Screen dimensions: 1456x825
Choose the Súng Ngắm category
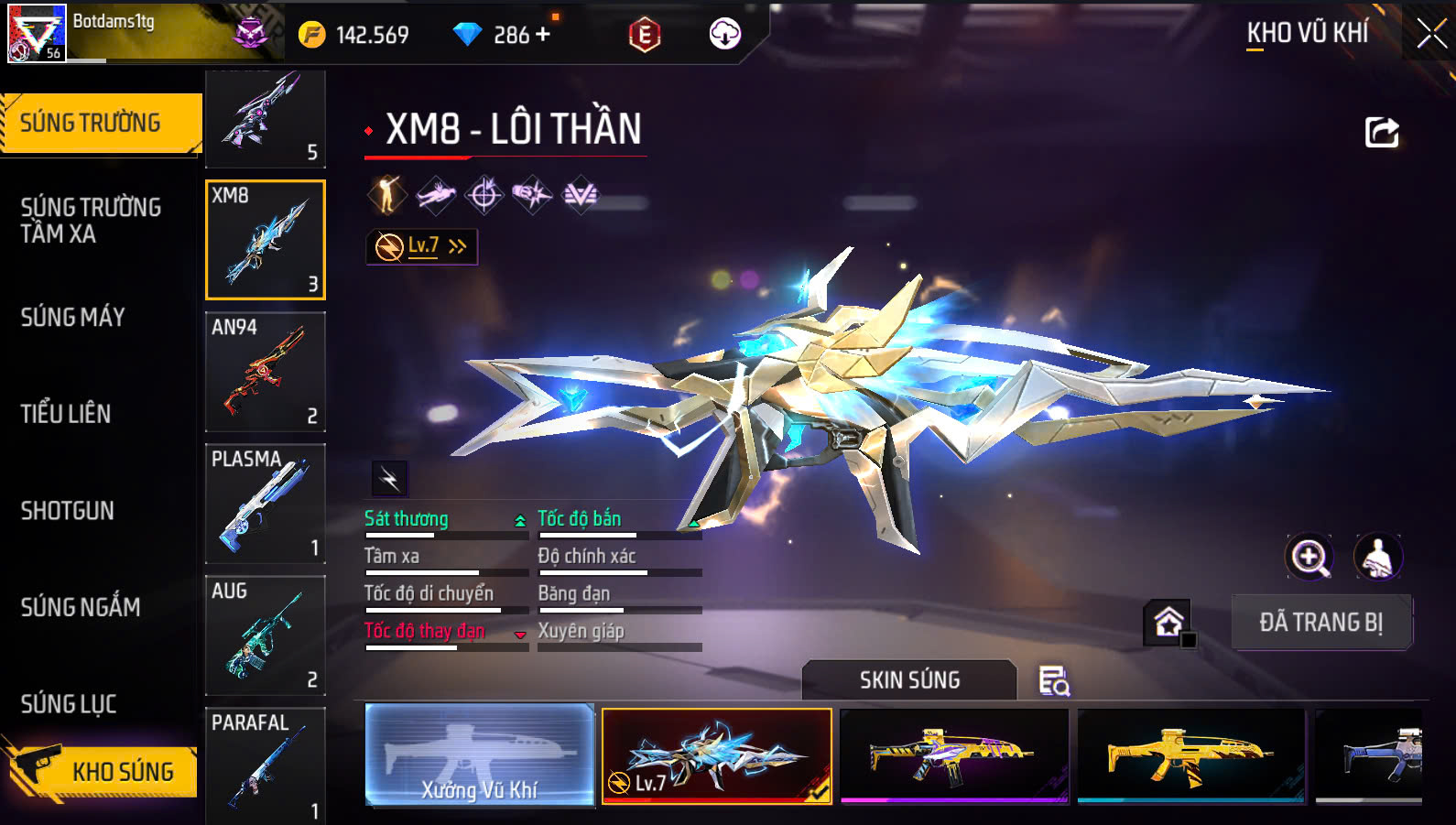coord(81,607)
